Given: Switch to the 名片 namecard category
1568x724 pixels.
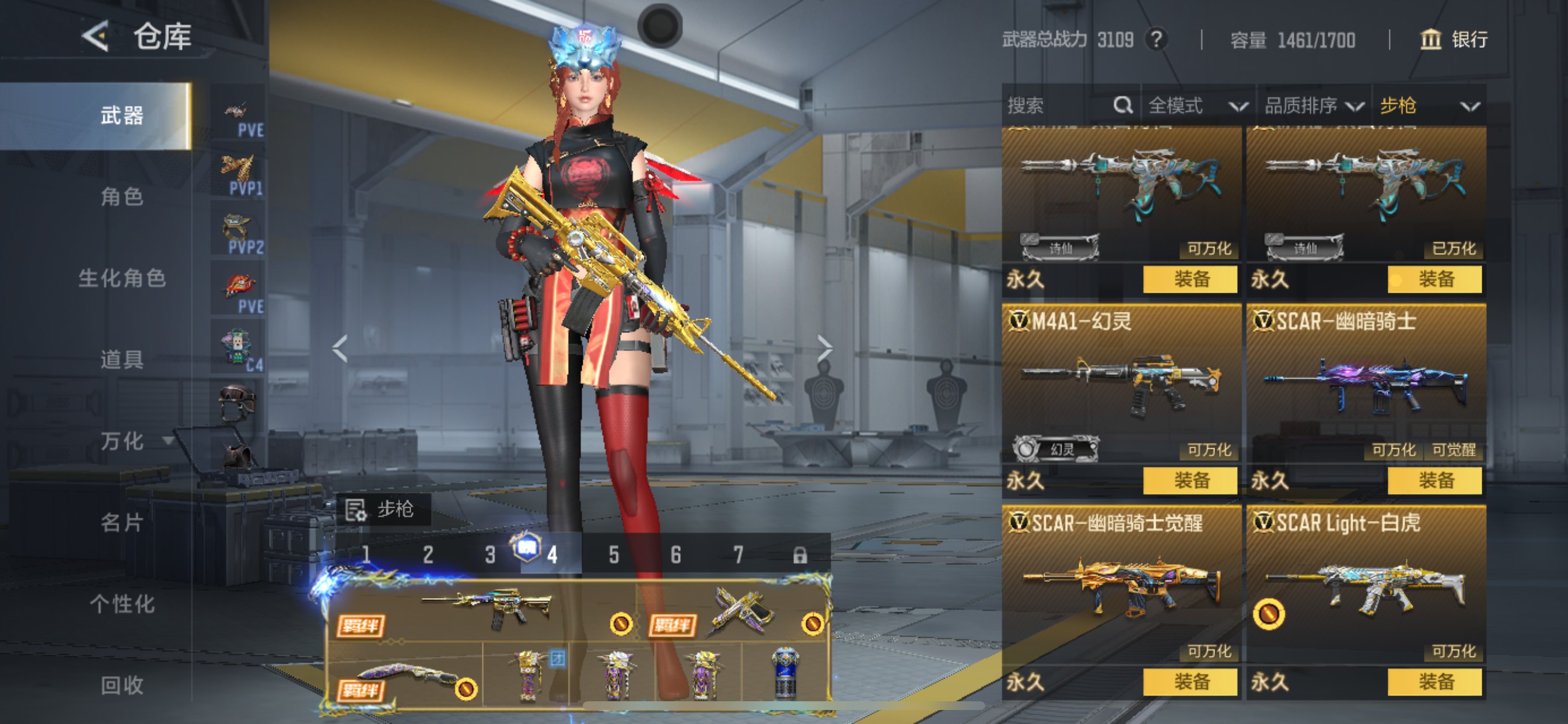Looking at the screenshot, I should pyautogui.click(x=122, y=522).
